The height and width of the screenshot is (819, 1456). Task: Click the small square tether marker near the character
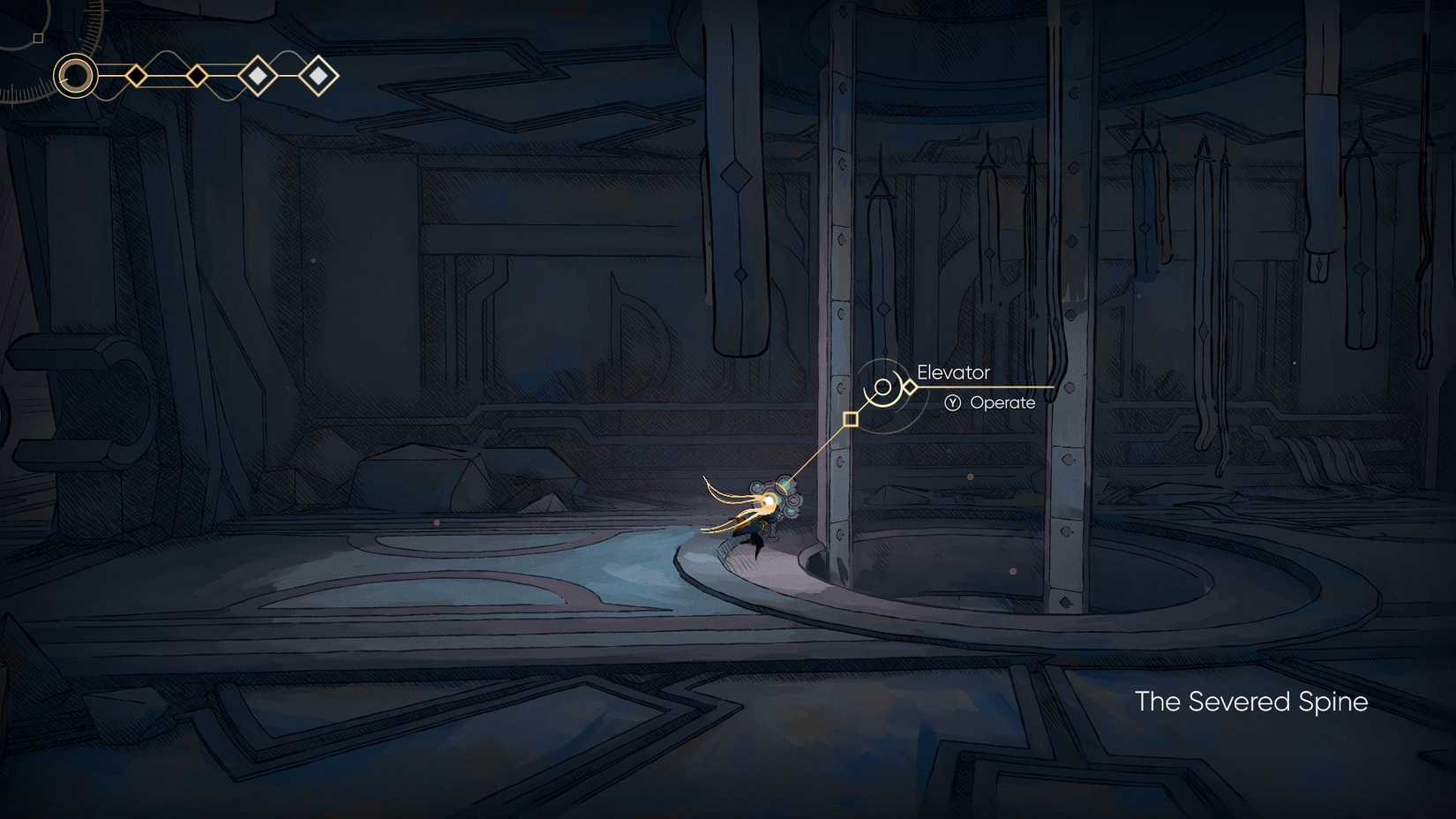tap(851, 418)
